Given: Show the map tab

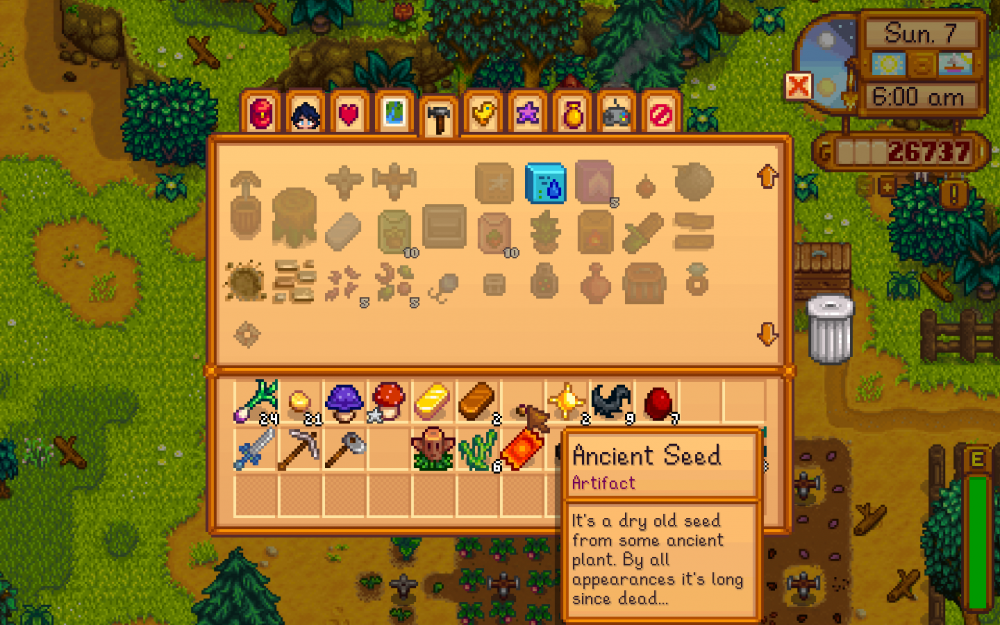Looking at the screenshot, I should [392, 114].
